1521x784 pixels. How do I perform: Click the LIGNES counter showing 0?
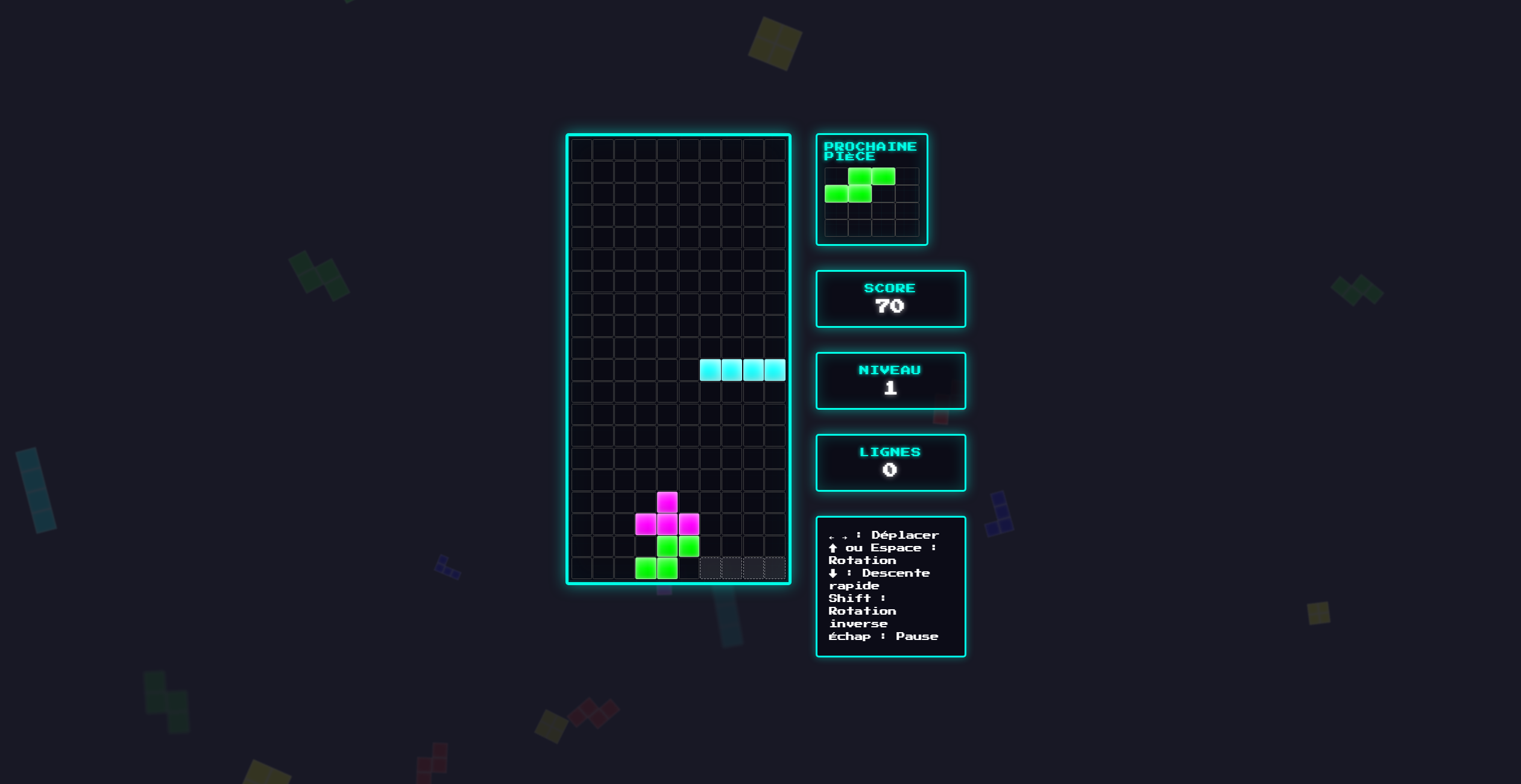(x=890, y=462)
